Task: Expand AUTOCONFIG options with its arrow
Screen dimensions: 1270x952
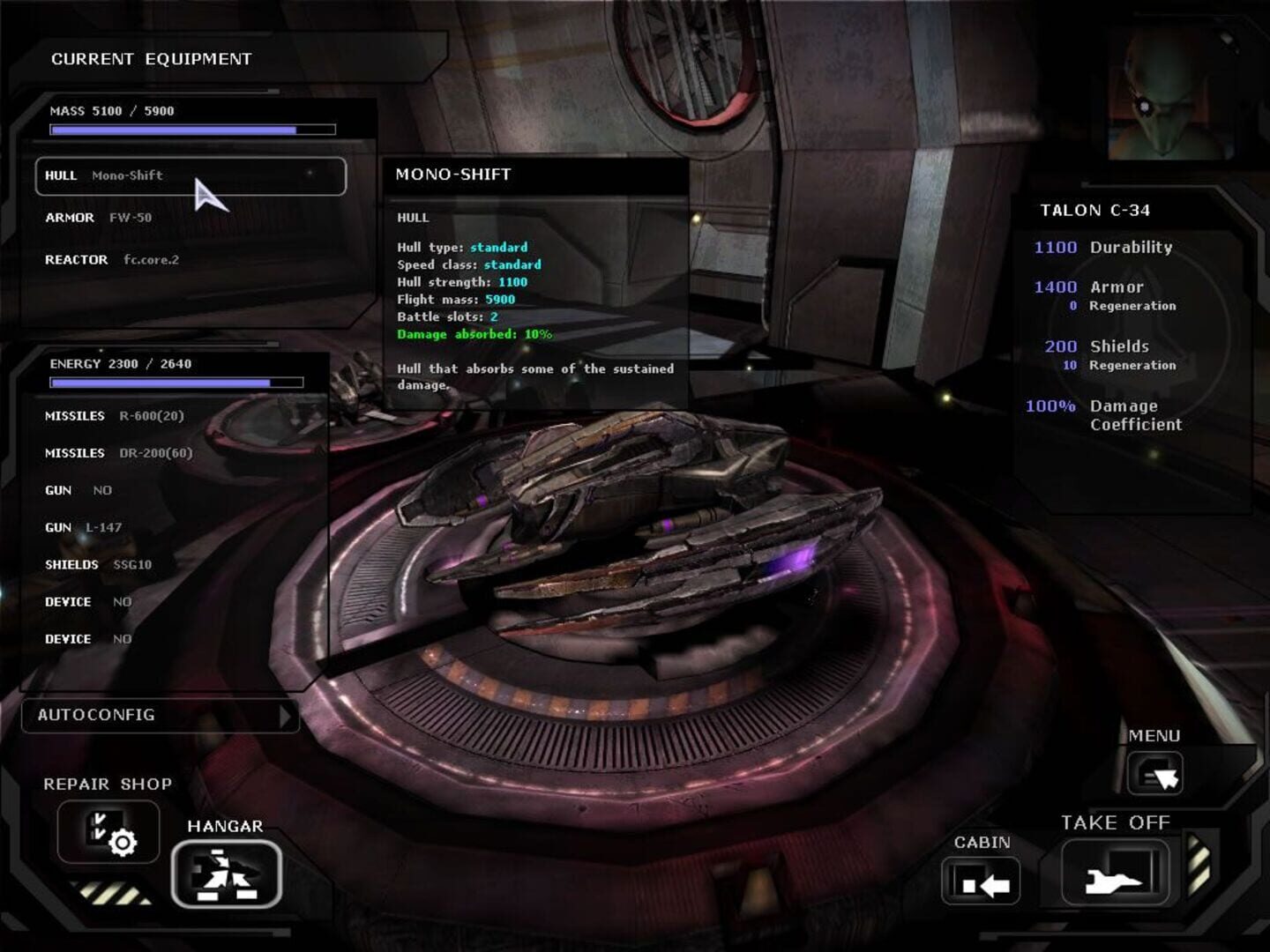Action: (285, 717)
